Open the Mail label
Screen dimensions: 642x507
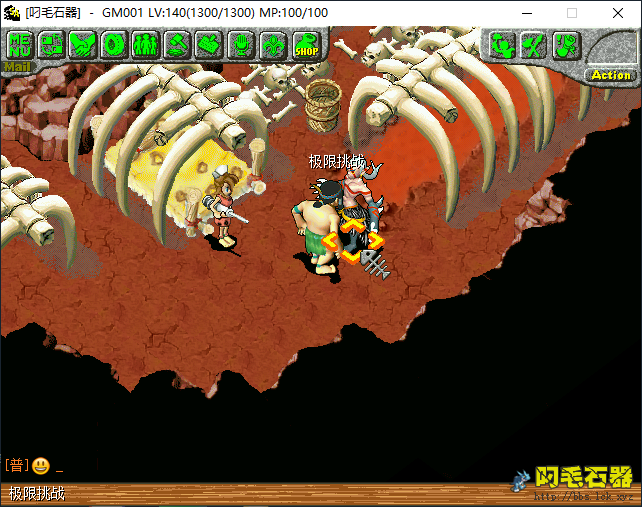point(17,68)
